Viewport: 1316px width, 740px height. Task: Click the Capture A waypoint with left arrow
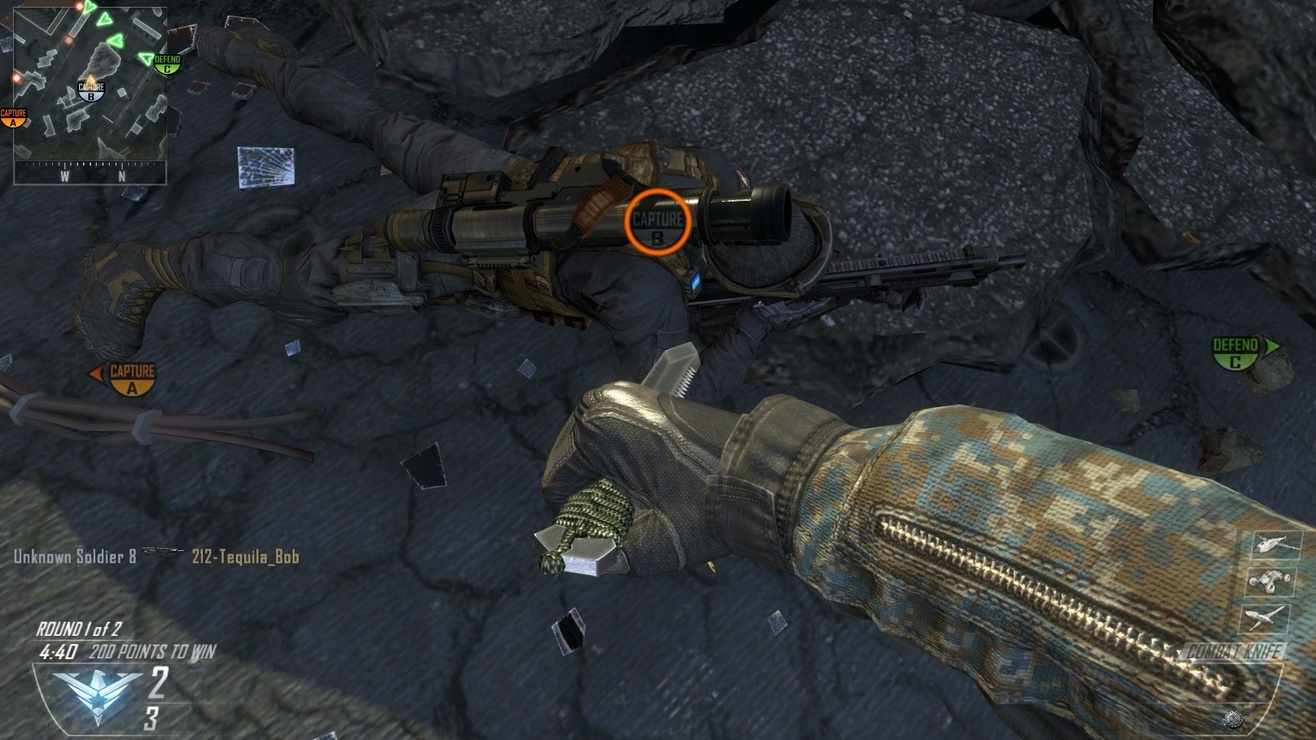(x=130, y=377)
